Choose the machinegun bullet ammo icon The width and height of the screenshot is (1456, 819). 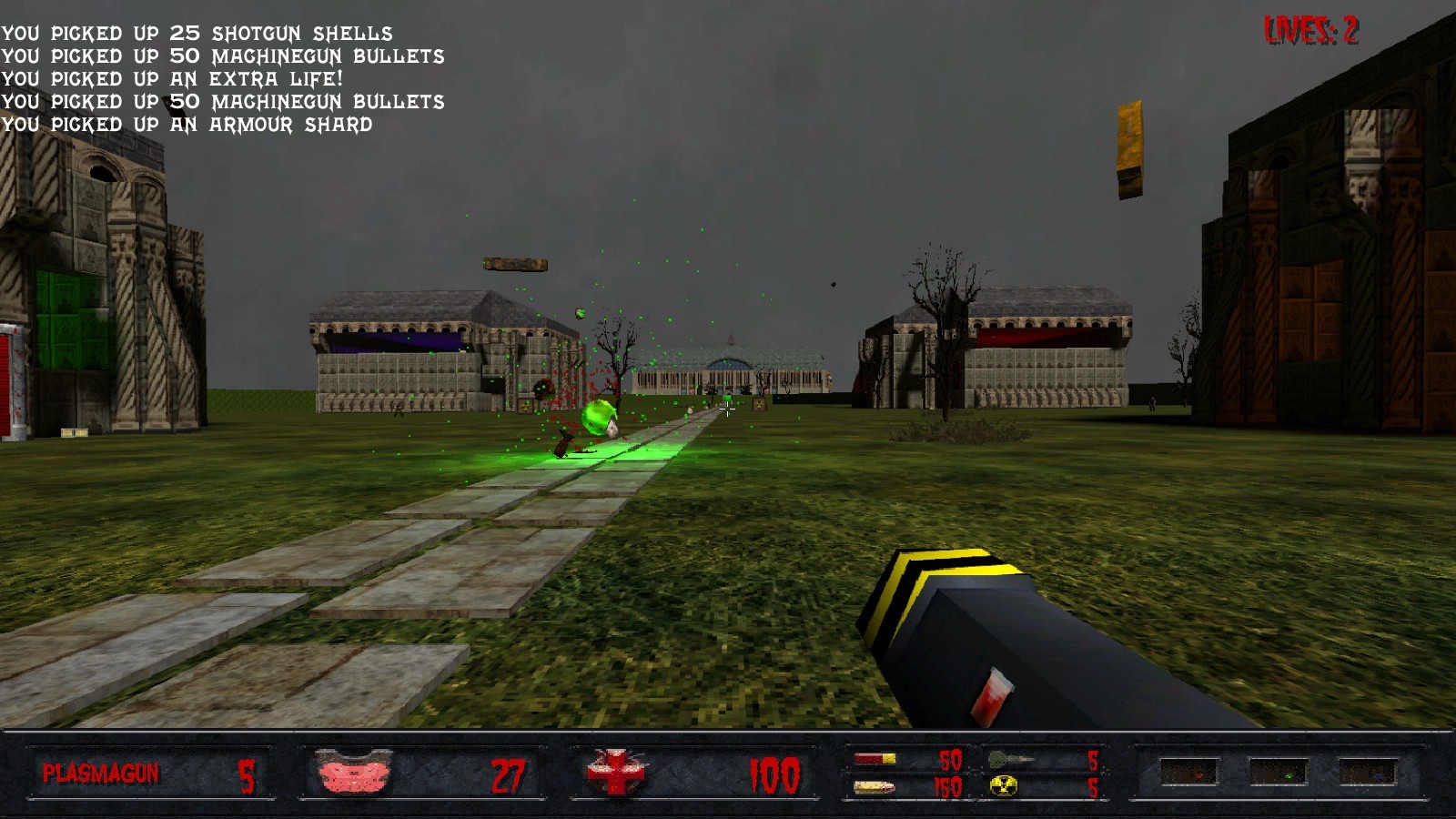click(874, 787)
